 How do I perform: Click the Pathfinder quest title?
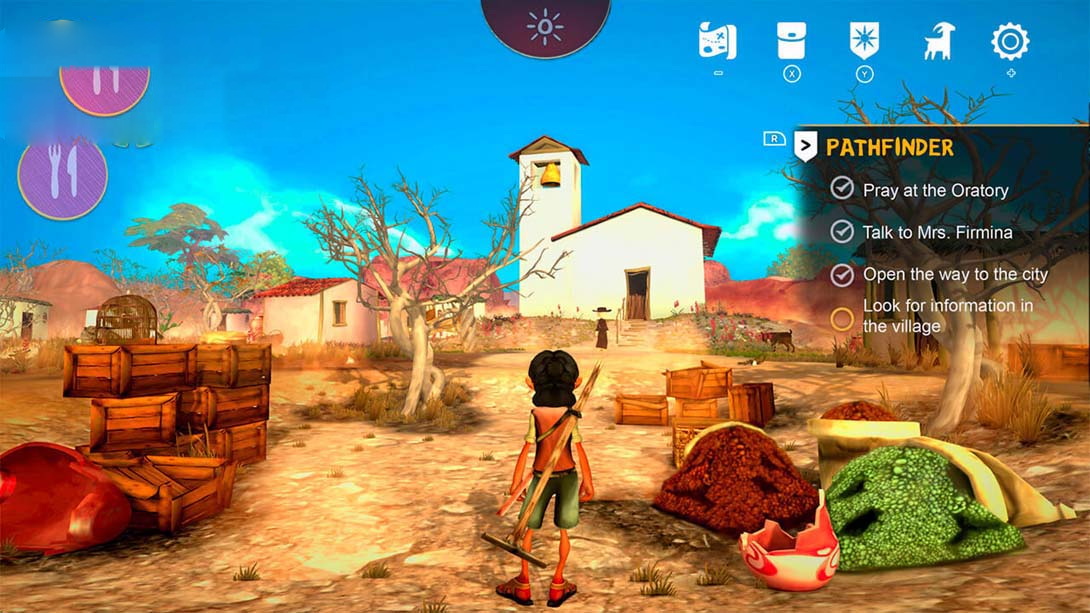[889, 148]
